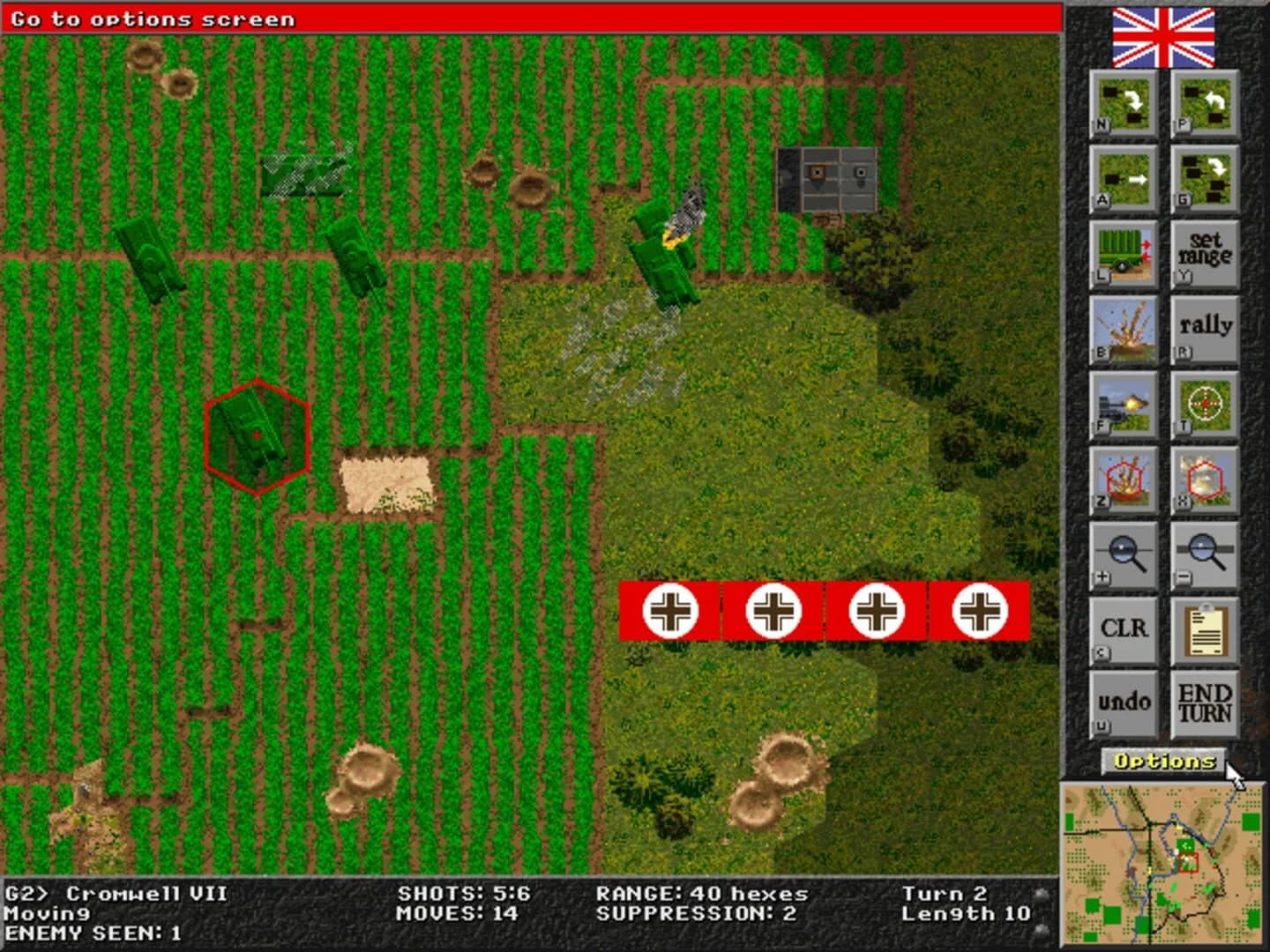Select the next unit icon (N)

coord(1124,106)
